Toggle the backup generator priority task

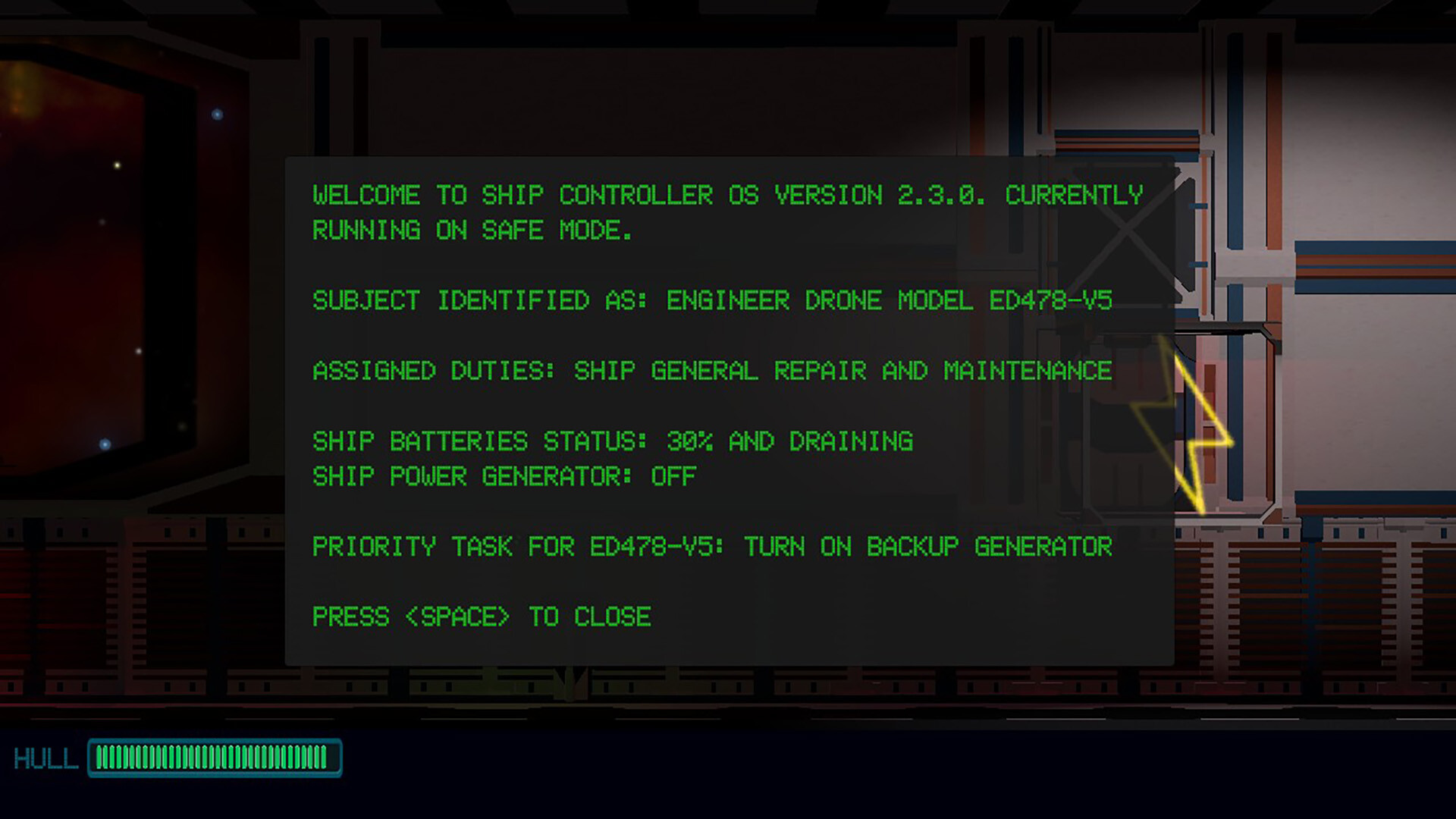tap(713, 546)
